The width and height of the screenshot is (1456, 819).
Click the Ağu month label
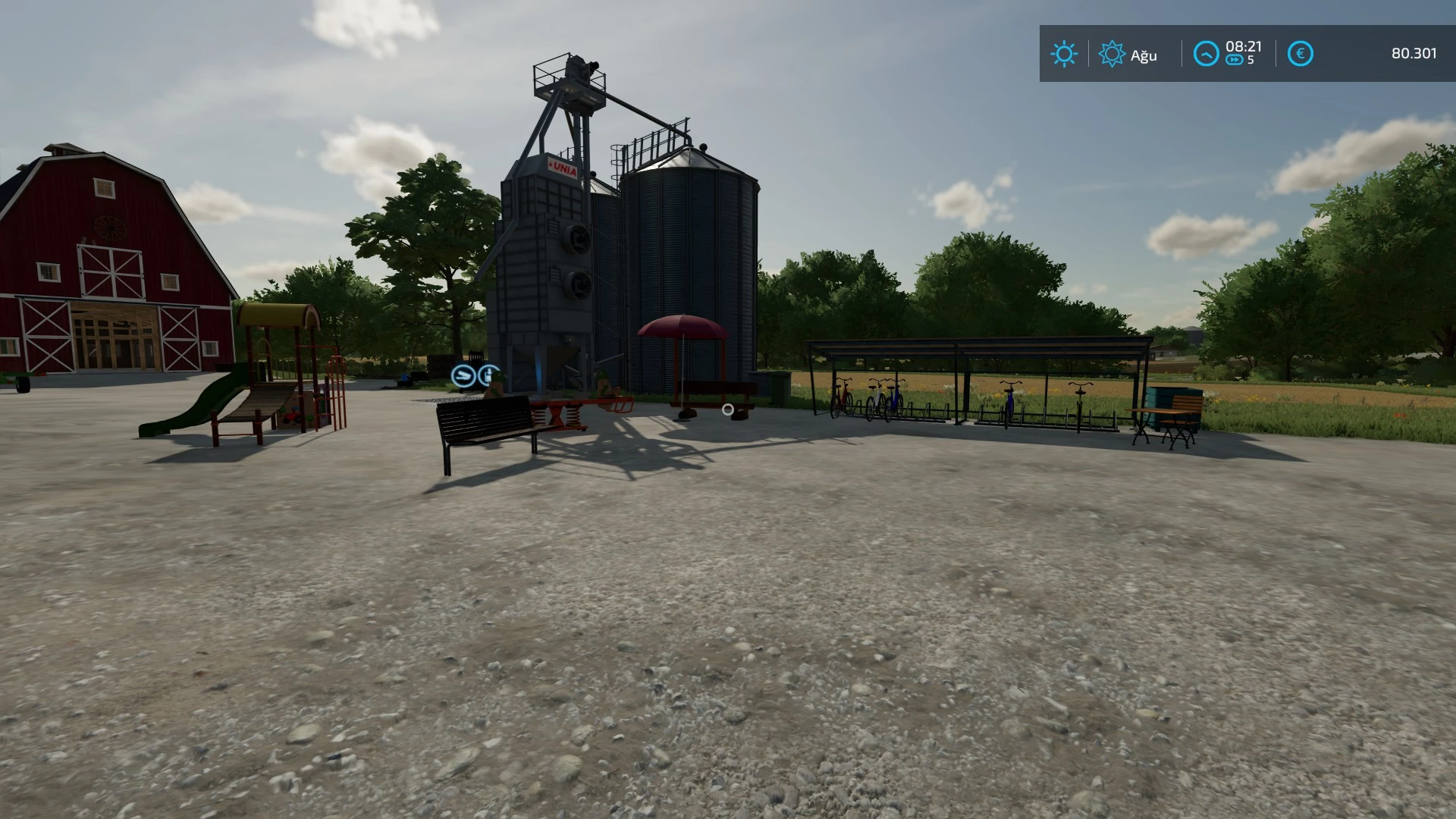click(x=1143, y=55)
